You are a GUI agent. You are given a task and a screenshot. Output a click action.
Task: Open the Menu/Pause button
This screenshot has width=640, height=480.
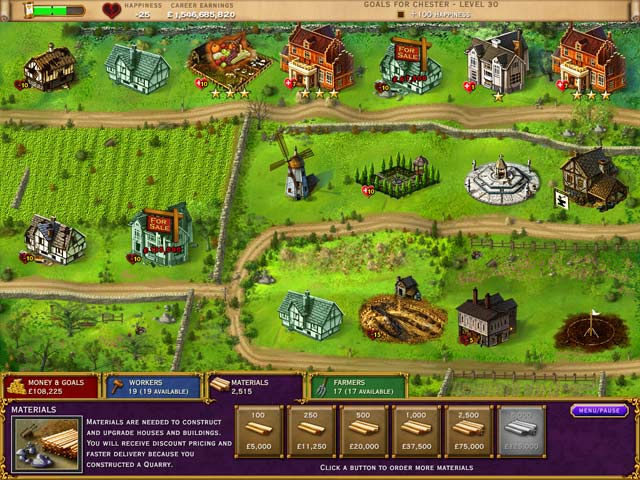tap(599, 410)
